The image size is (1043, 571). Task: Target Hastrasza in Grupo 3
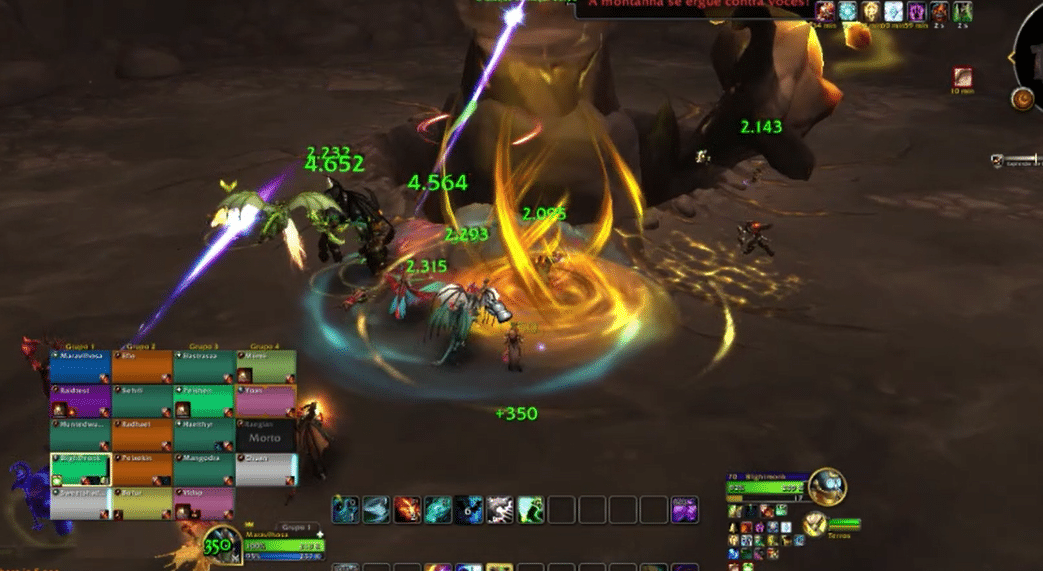point(203,366)
